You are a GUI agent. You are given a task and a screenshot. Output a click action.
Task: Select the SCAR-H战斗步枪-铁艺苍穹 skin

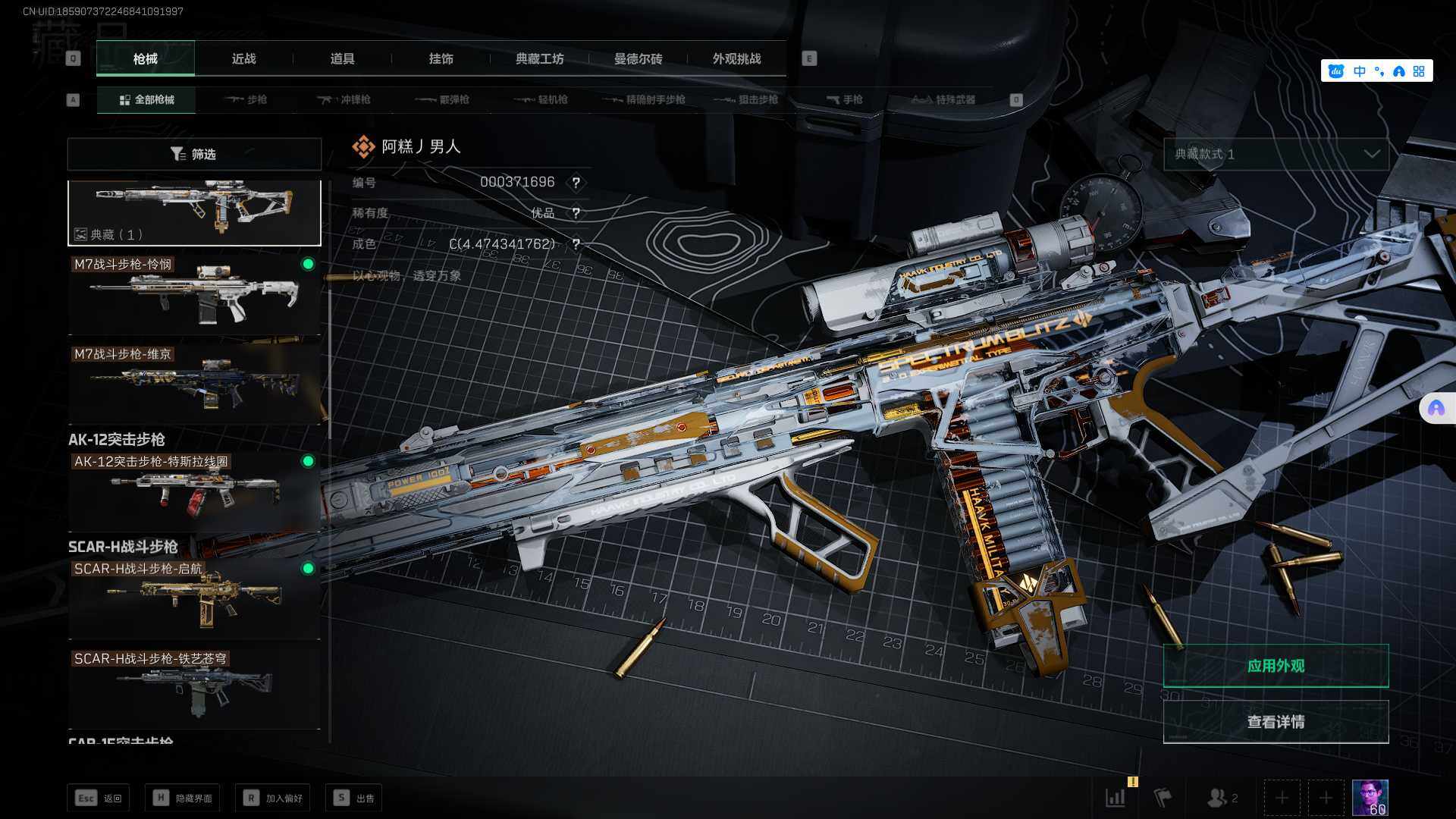click(194, 688)
